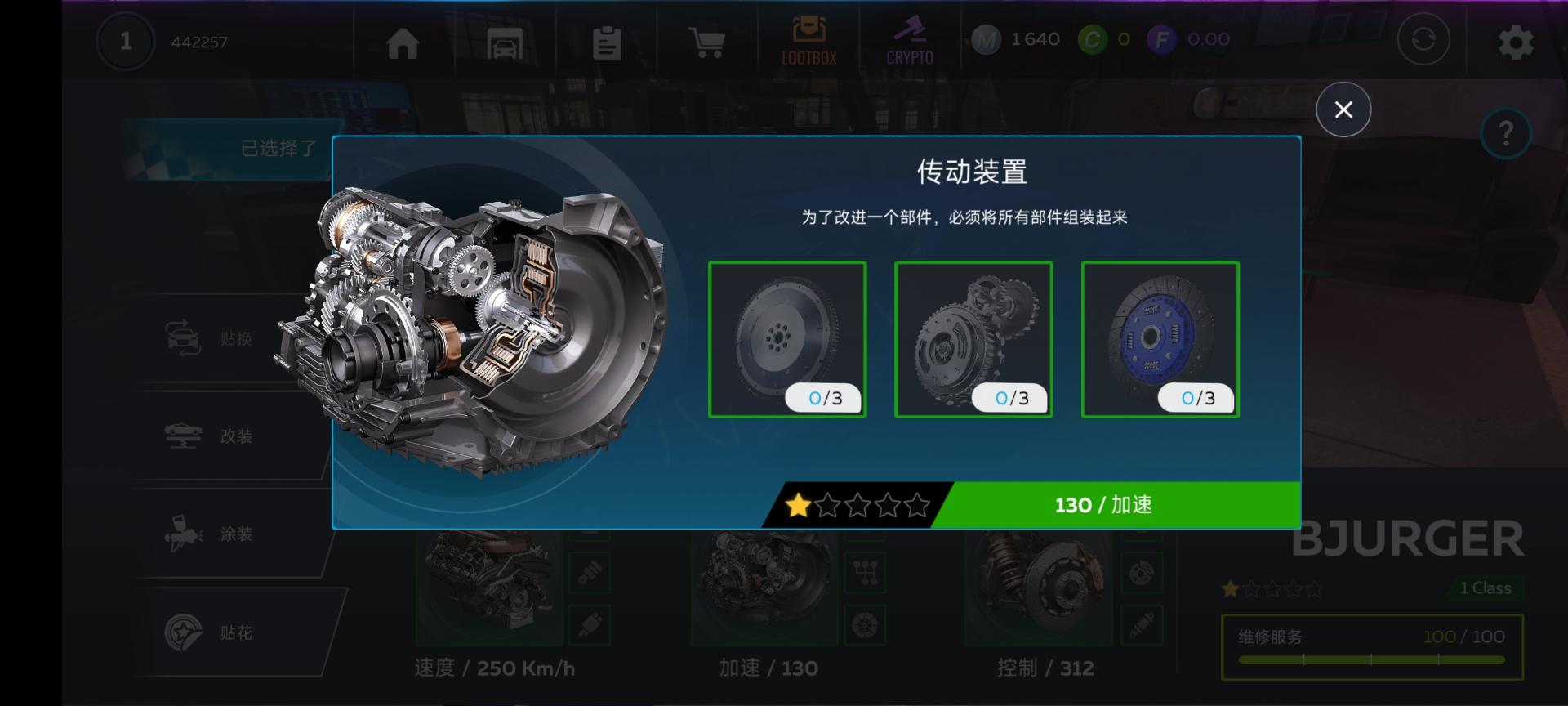Viewport: 1568px width, 706px height.
Task: Open the Home screen icon
Action: point(404,42)
